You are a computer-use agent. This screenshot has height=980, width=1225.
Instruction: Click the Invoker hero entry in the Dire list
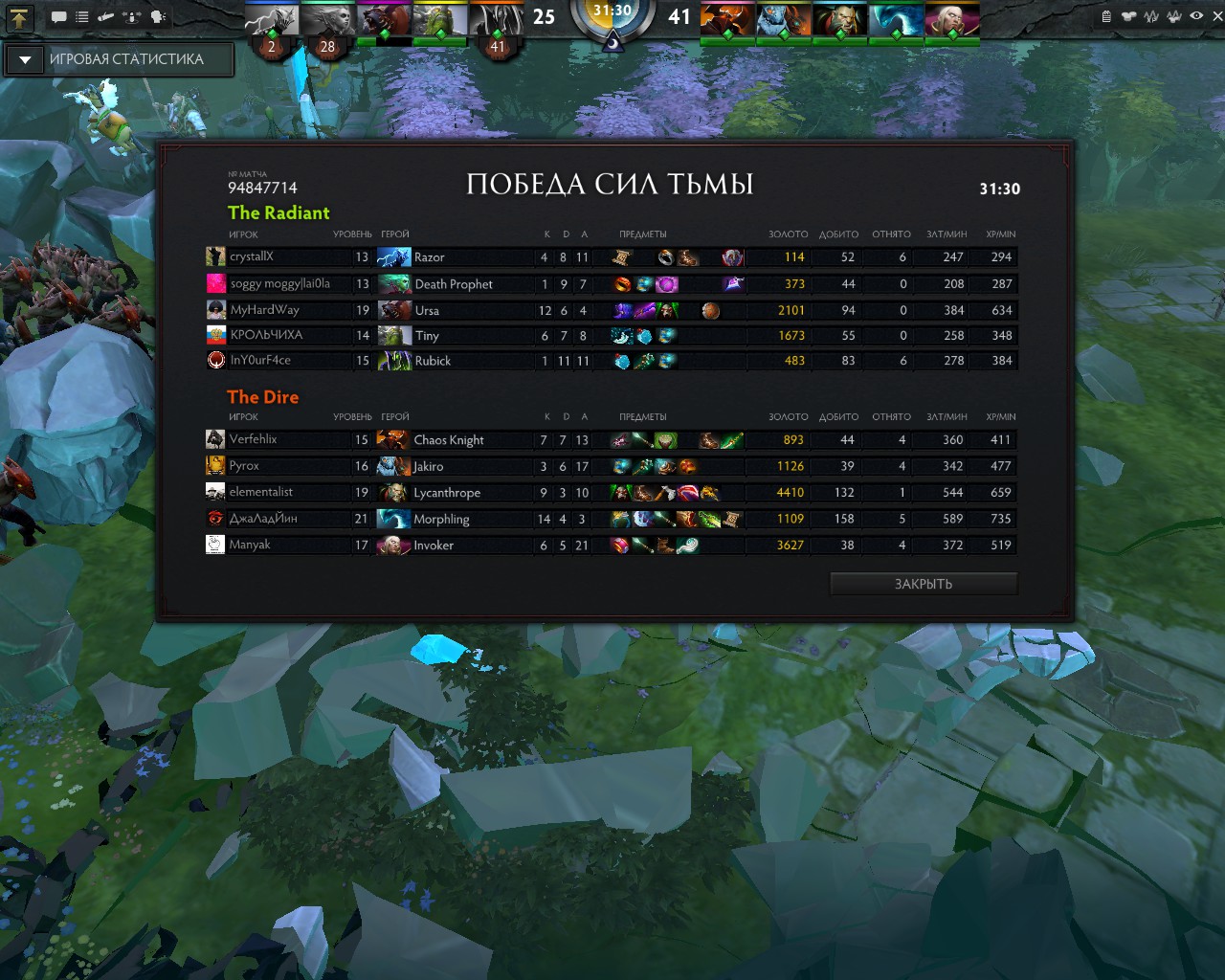click(x=433, y=546)
